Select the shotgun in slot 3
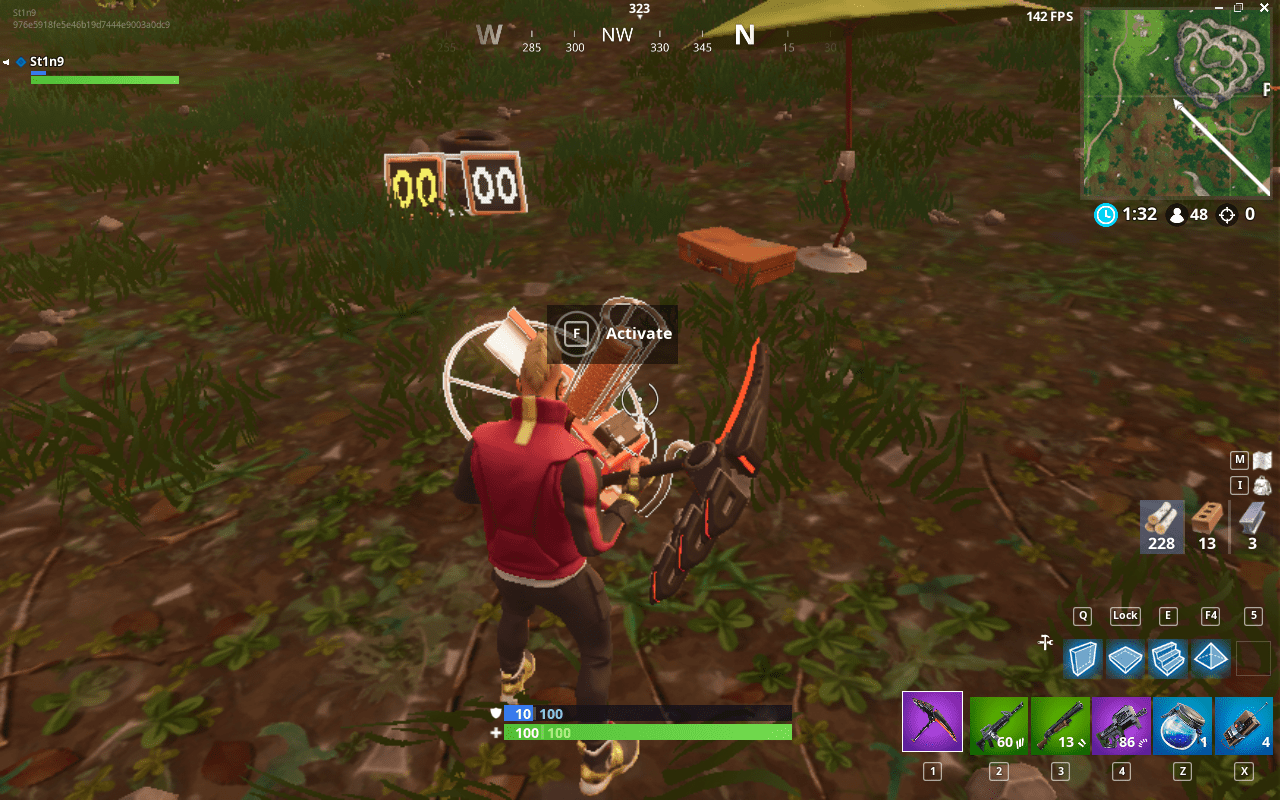 click(1060, 721)
